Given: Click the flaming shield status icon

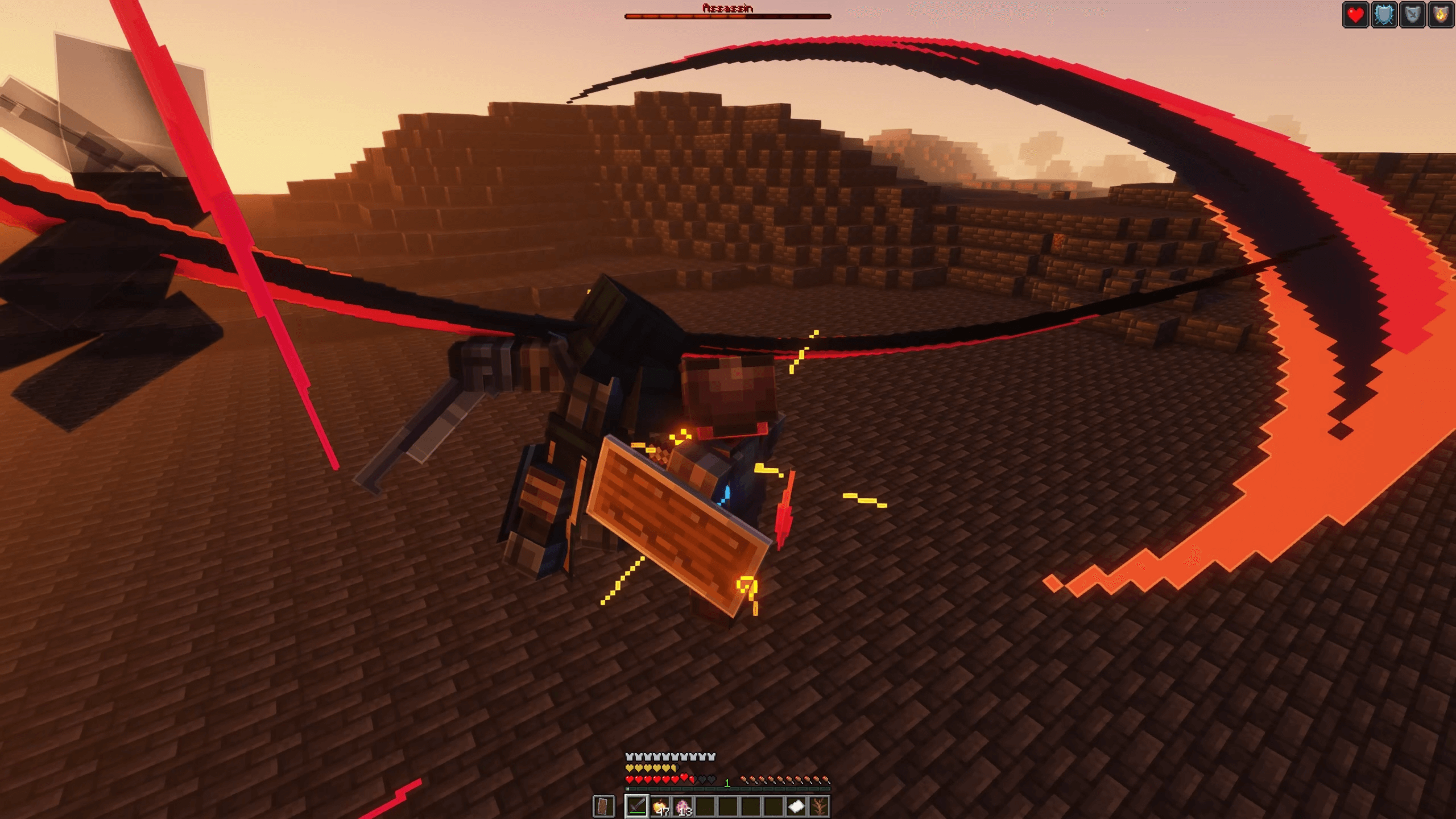Looking at the screenshot, I should (x=1441, y=14).
